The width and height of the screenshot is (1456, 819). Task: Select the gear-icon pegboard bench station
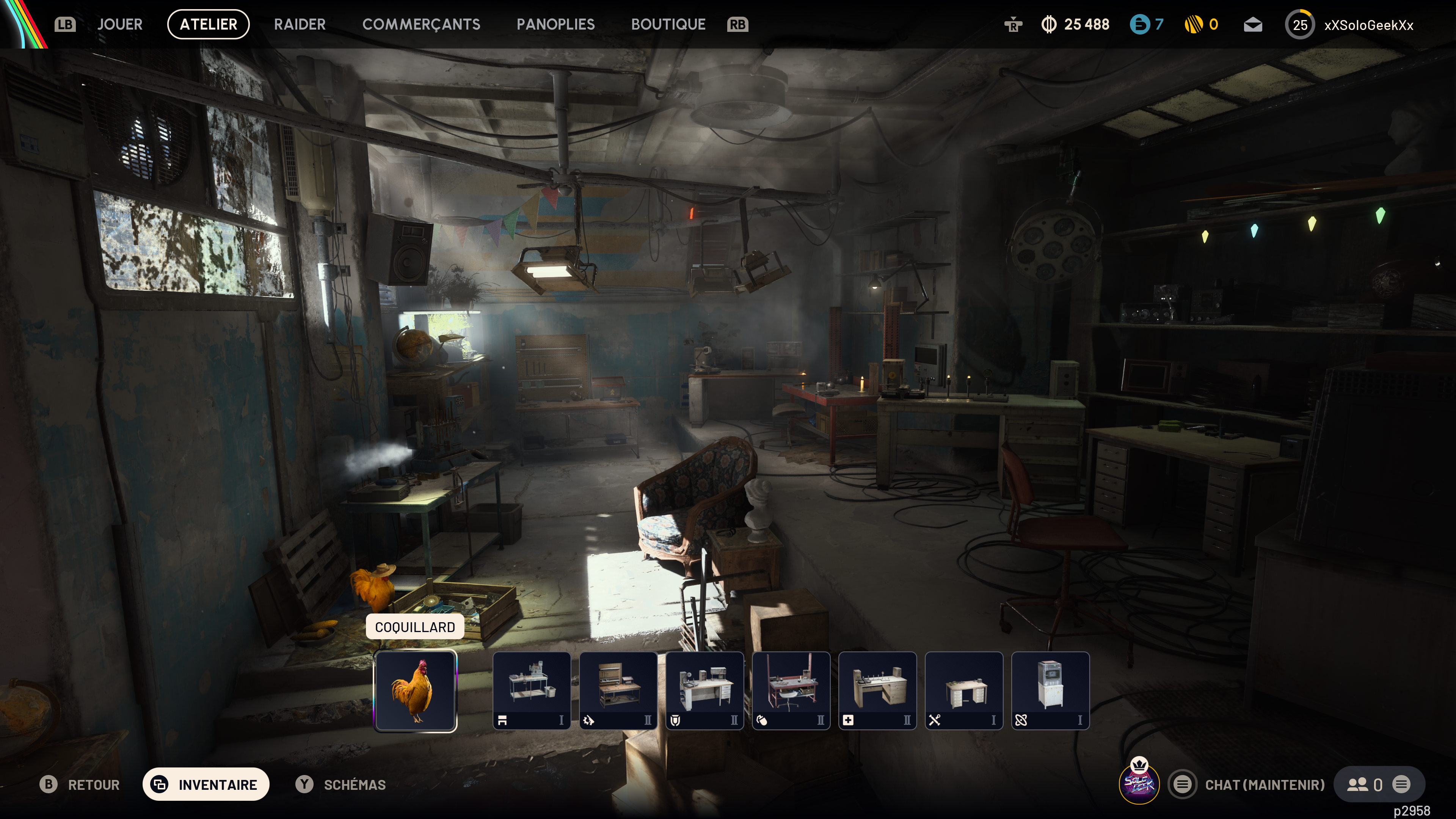point(618,691)
